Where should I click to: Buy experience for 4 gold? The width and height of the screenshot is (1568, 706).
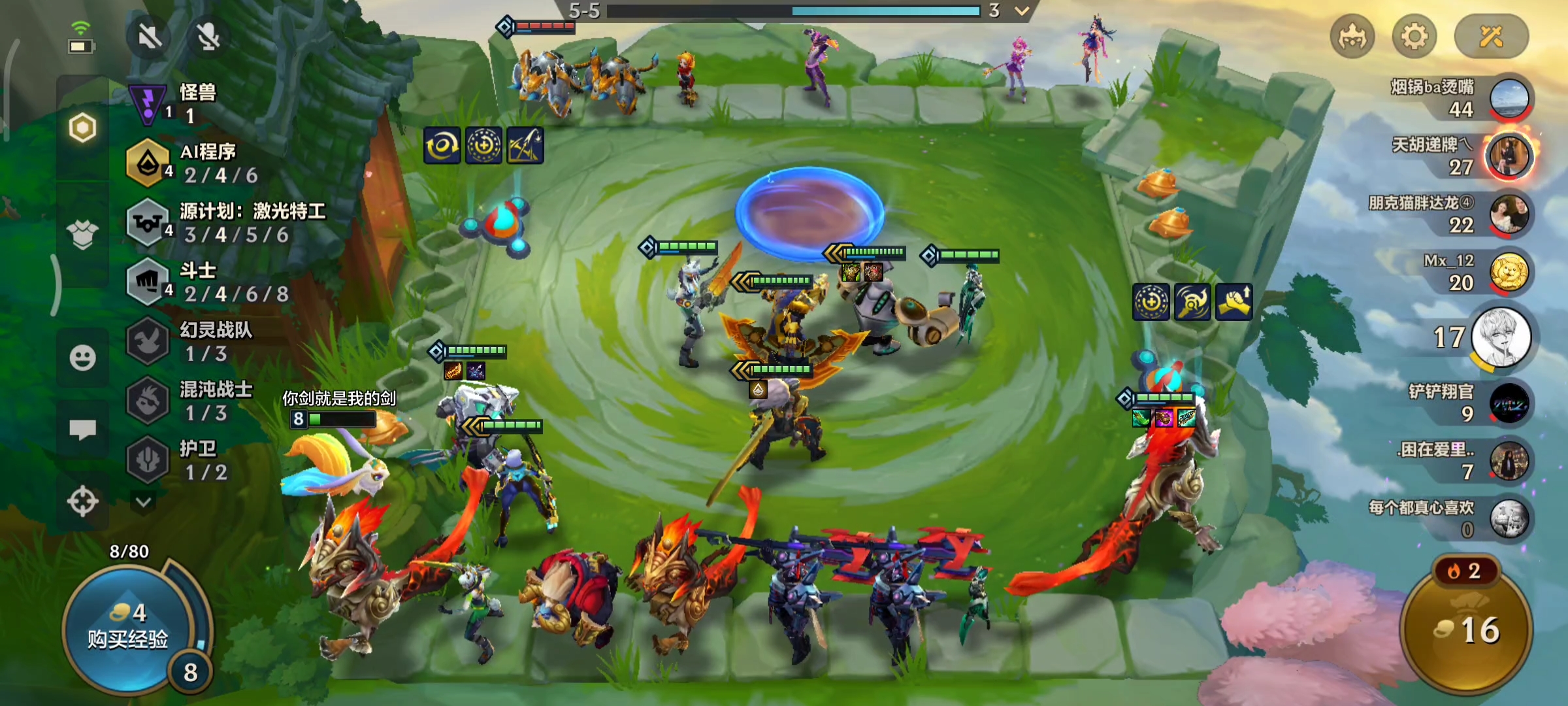(x=128, y=626)
